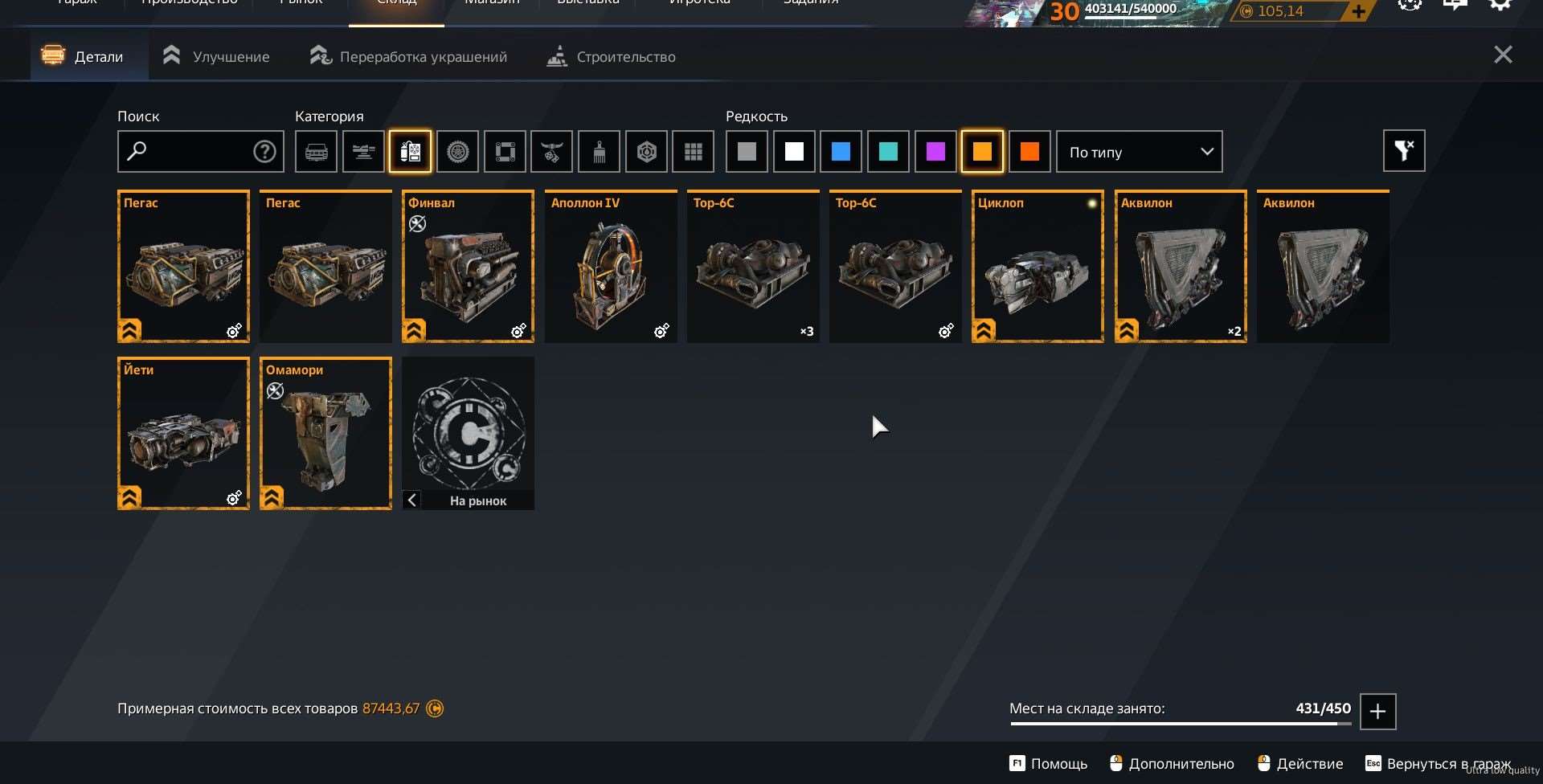
Task: Select the frames category filter
Action: pos(505,151)
